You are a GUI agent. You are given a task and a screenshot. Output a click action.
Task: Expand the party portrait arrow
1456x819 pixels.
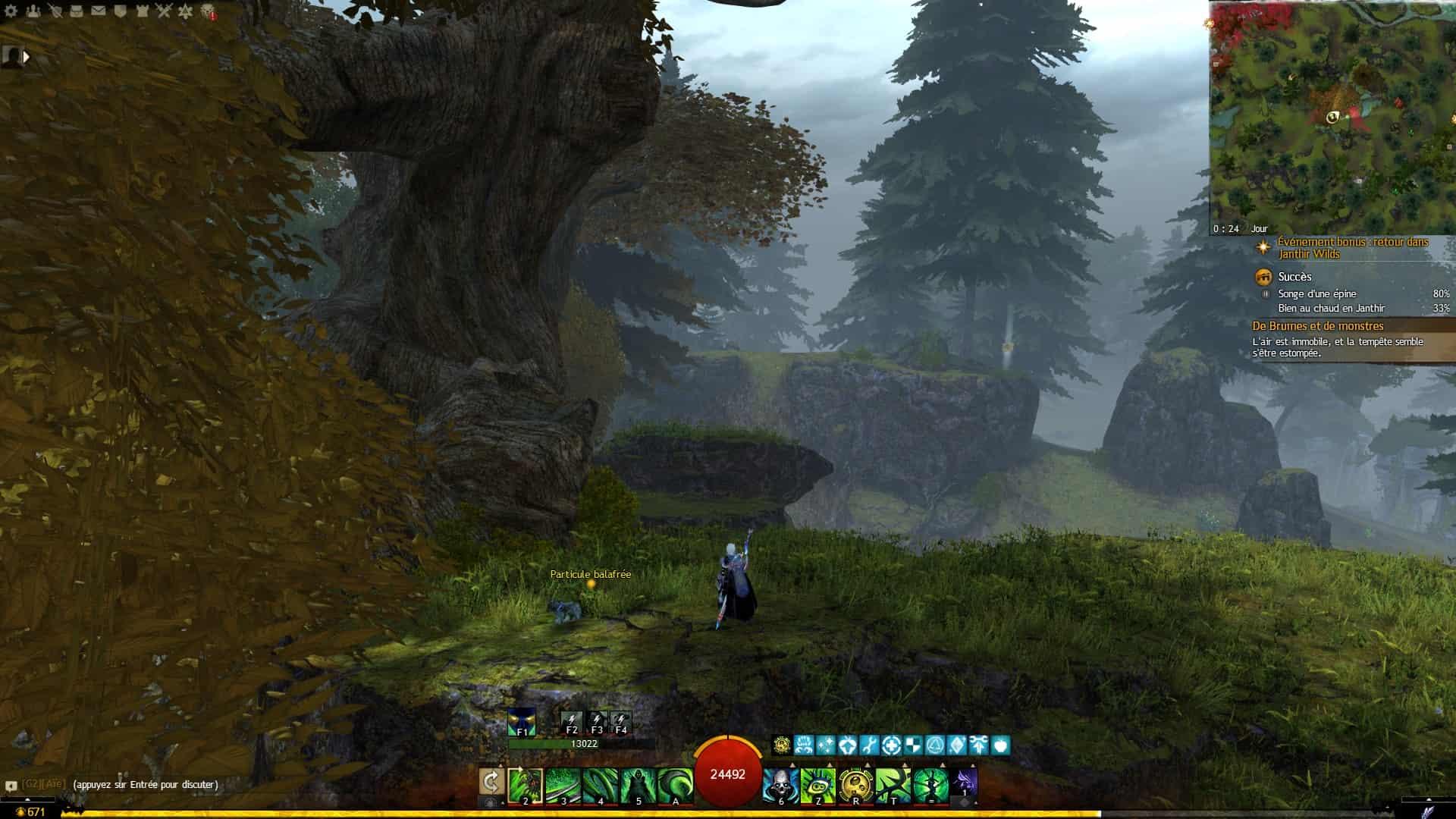[27, 56]
